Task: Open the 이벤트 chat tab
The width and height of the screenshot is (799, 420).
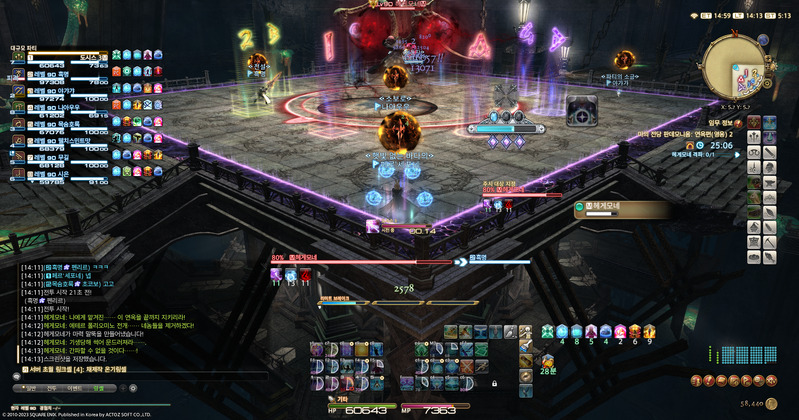Action: click(75, 386)
